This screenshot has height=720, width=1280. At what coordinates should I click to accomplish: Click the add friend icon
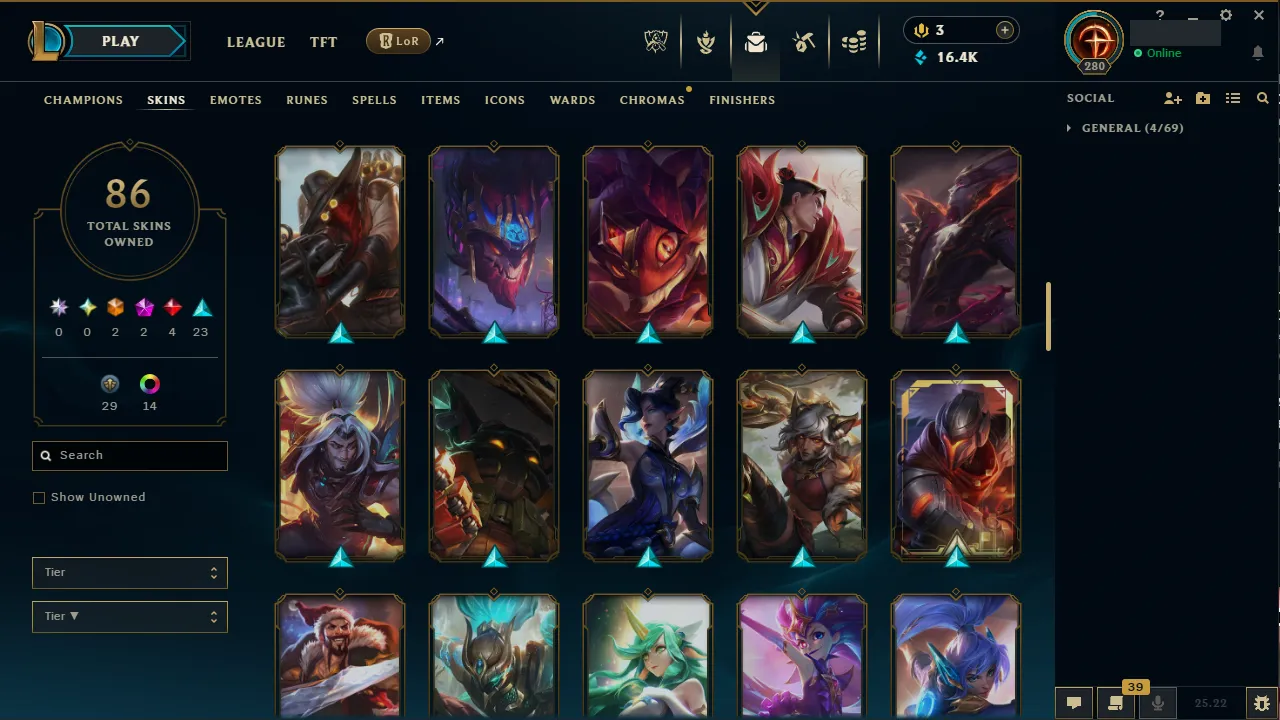click(x=1172, y=98)
